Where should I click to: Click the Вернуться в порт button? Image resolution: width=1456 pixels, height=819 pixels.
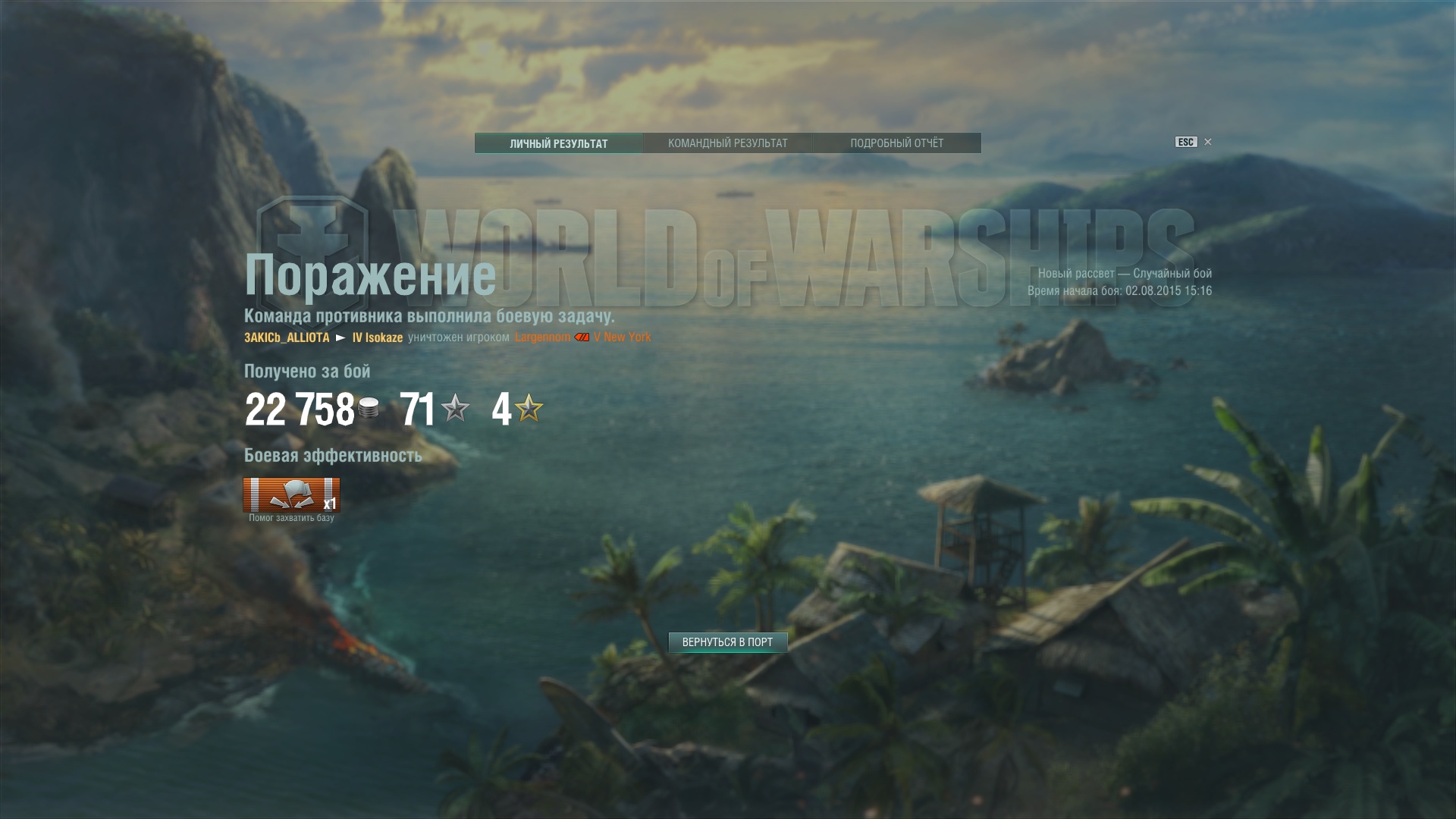point(727,642)
